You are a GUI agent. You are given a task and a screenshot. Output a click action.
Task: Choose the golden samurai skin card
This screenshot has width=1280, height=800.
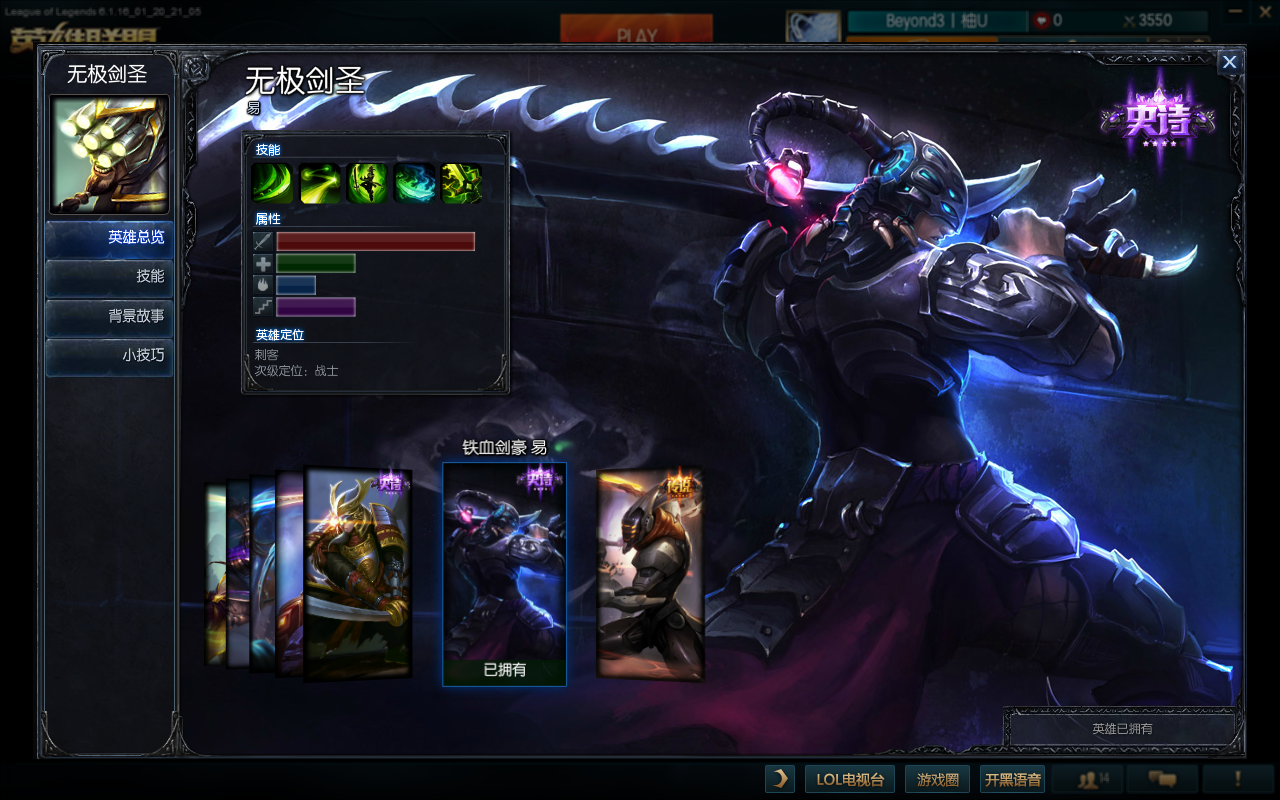tap(358, 573)
